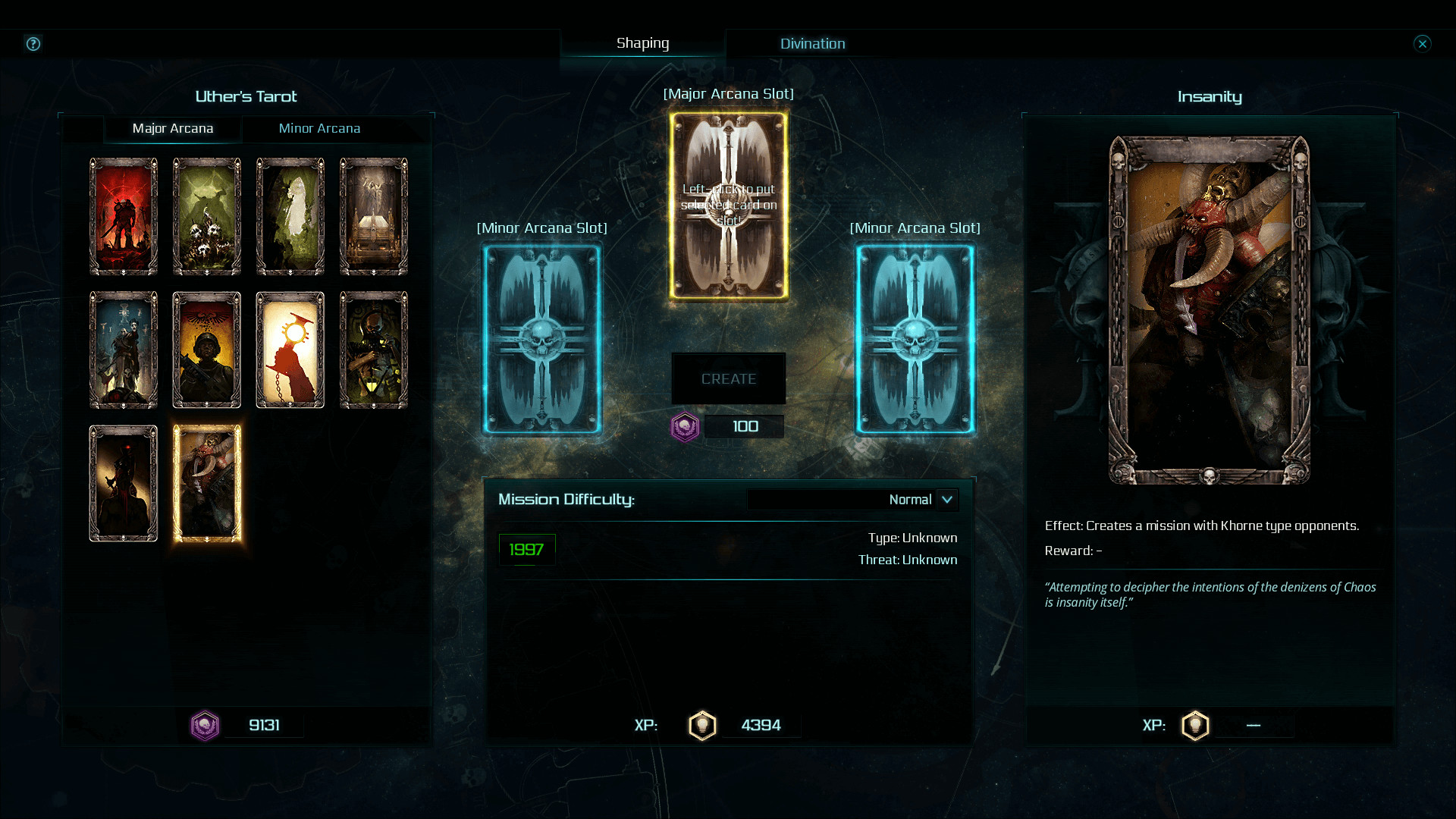Image resolution: width=1456 pixels, height=819 pixels.
Task: Choose the helmeted guardsman tarot card
Action: 207,350
